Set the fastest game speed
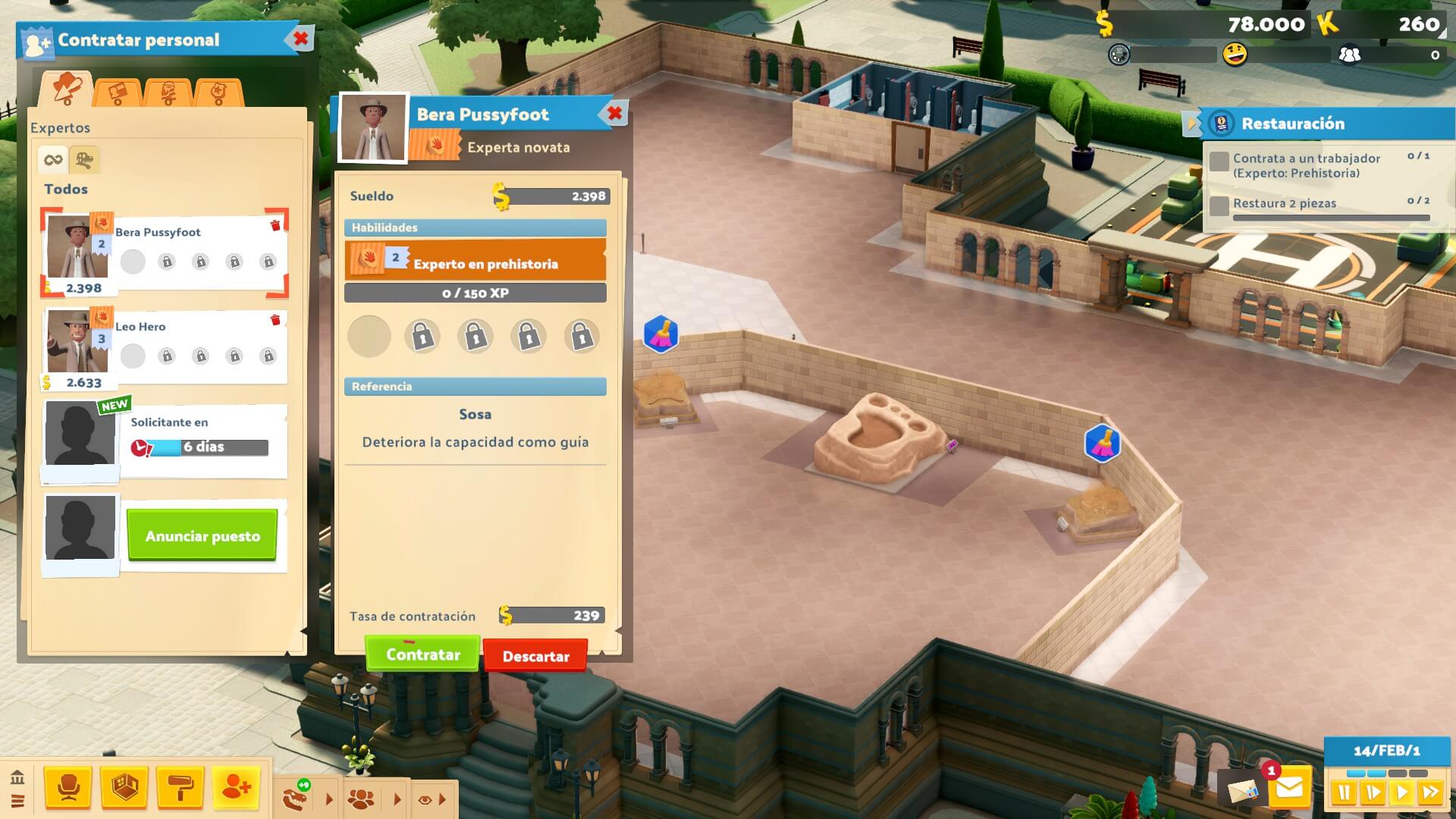The height and width of the screenshot is (819, 1456). (x=1430, y=793)
